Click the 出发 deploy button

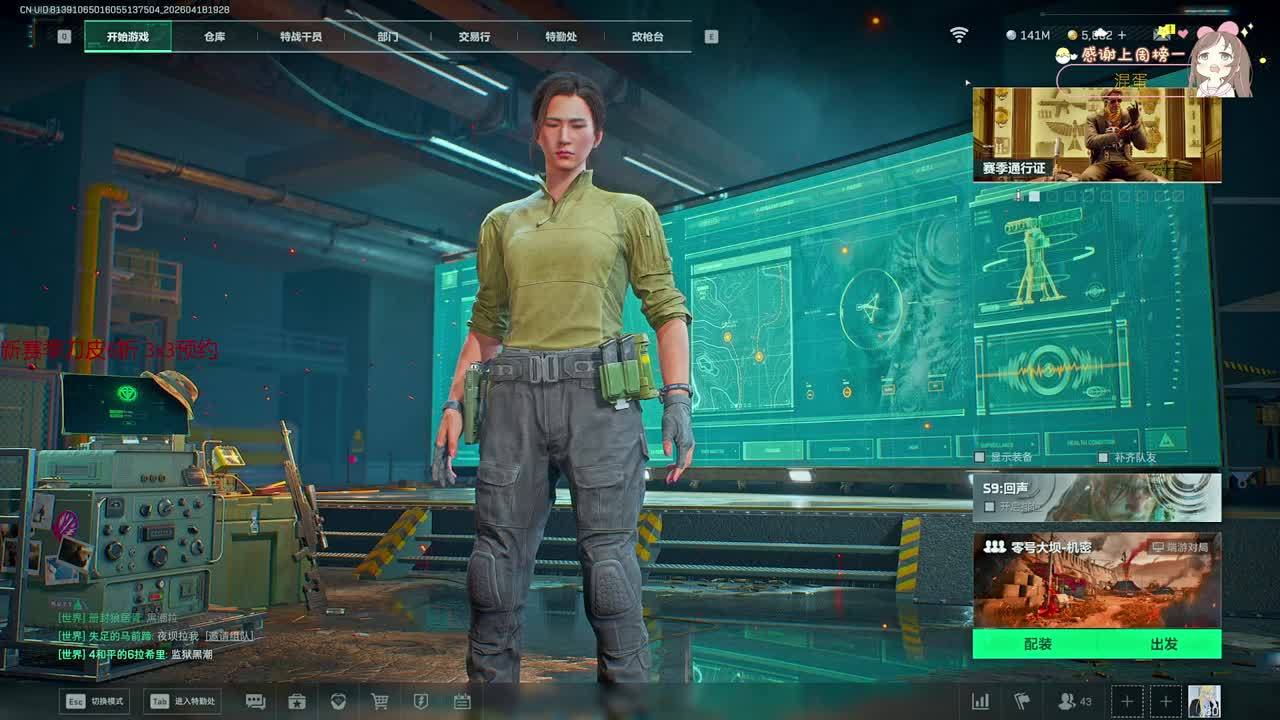(1163, 644)
